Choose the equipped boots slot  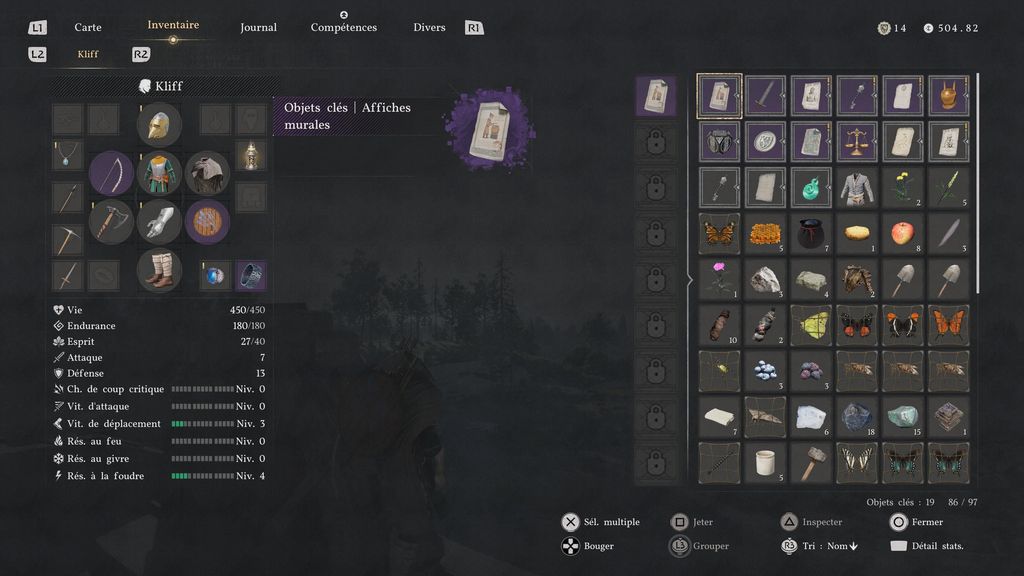[159, 270]
